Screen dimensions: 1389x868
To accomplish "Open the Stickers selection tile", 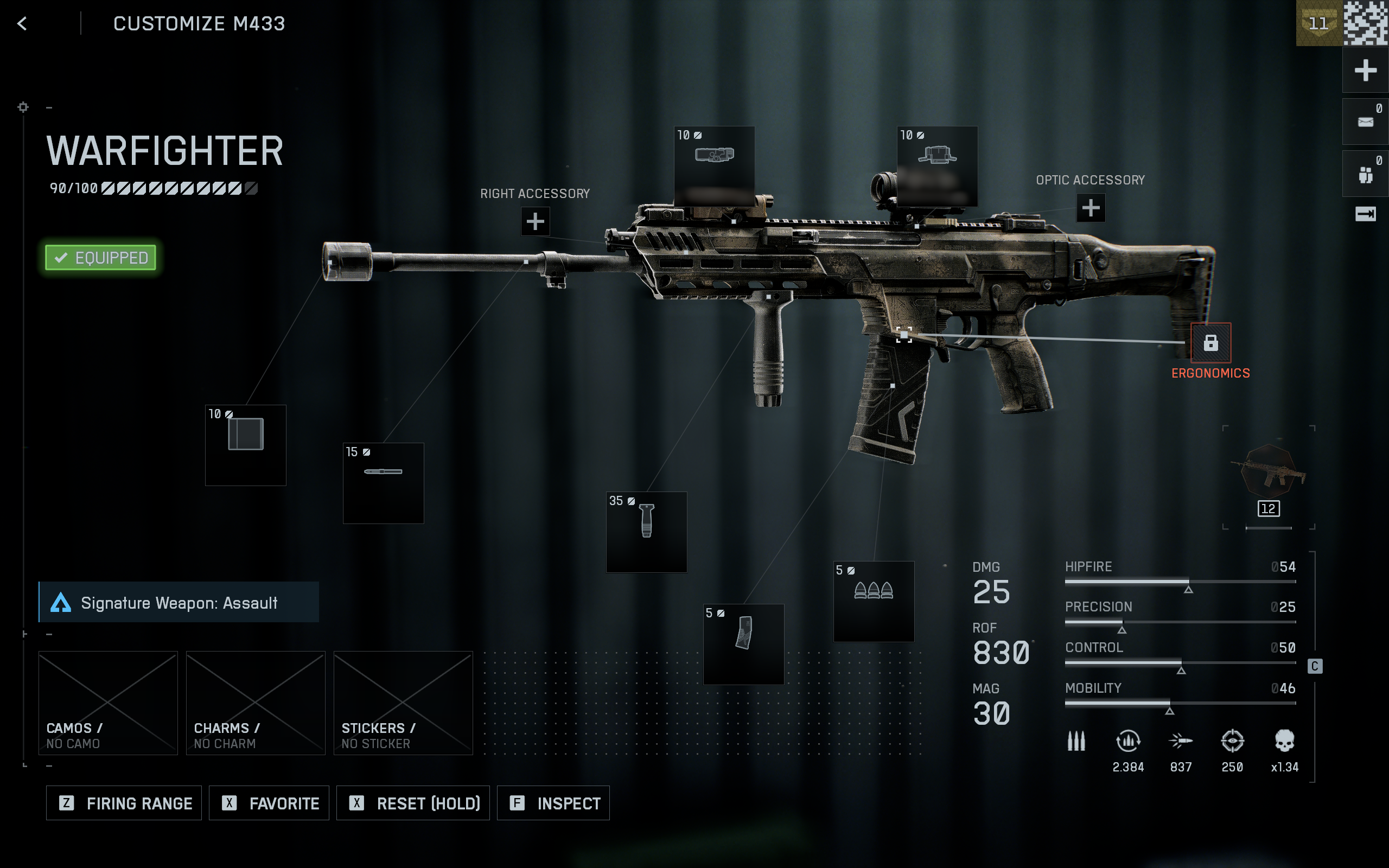I will [x=403, y=703].
